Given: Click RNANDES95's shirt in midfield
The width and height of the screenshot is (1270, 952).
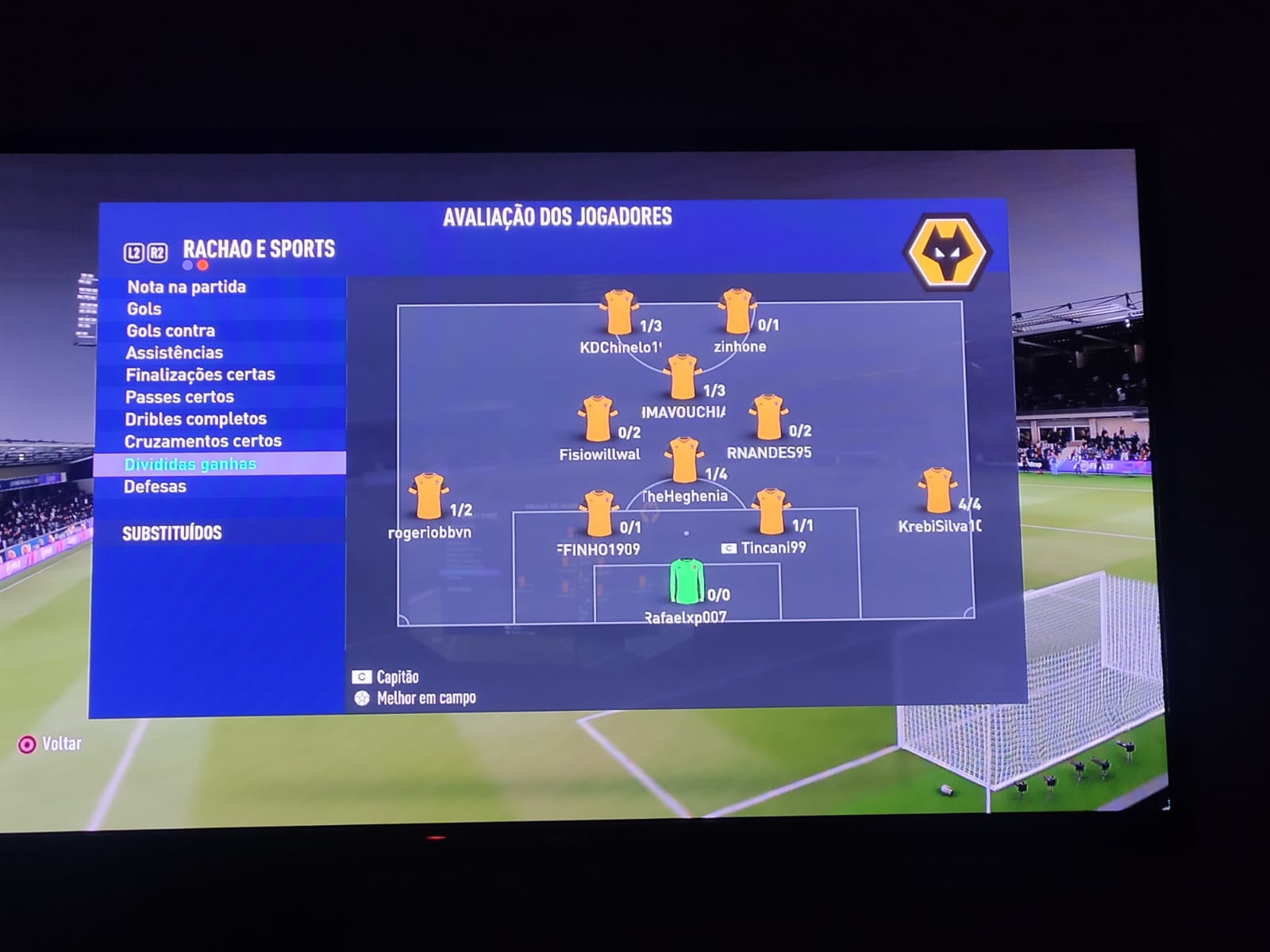Looking at the screenshot, I should pos(768,417).
